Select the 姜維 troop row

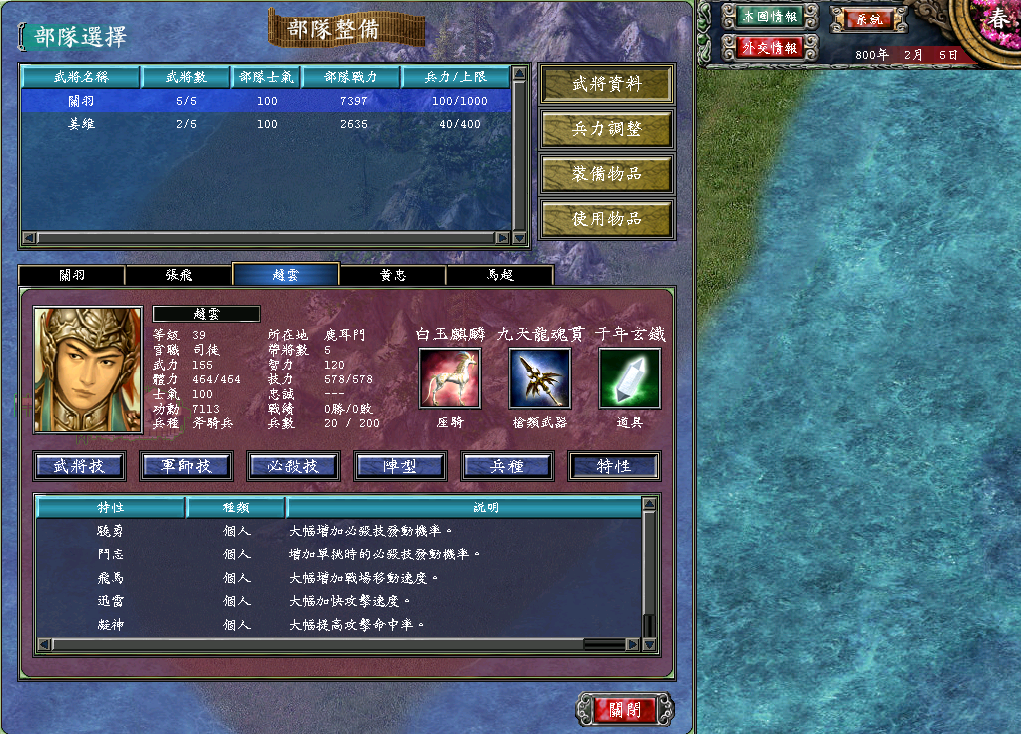pos(265,124)
